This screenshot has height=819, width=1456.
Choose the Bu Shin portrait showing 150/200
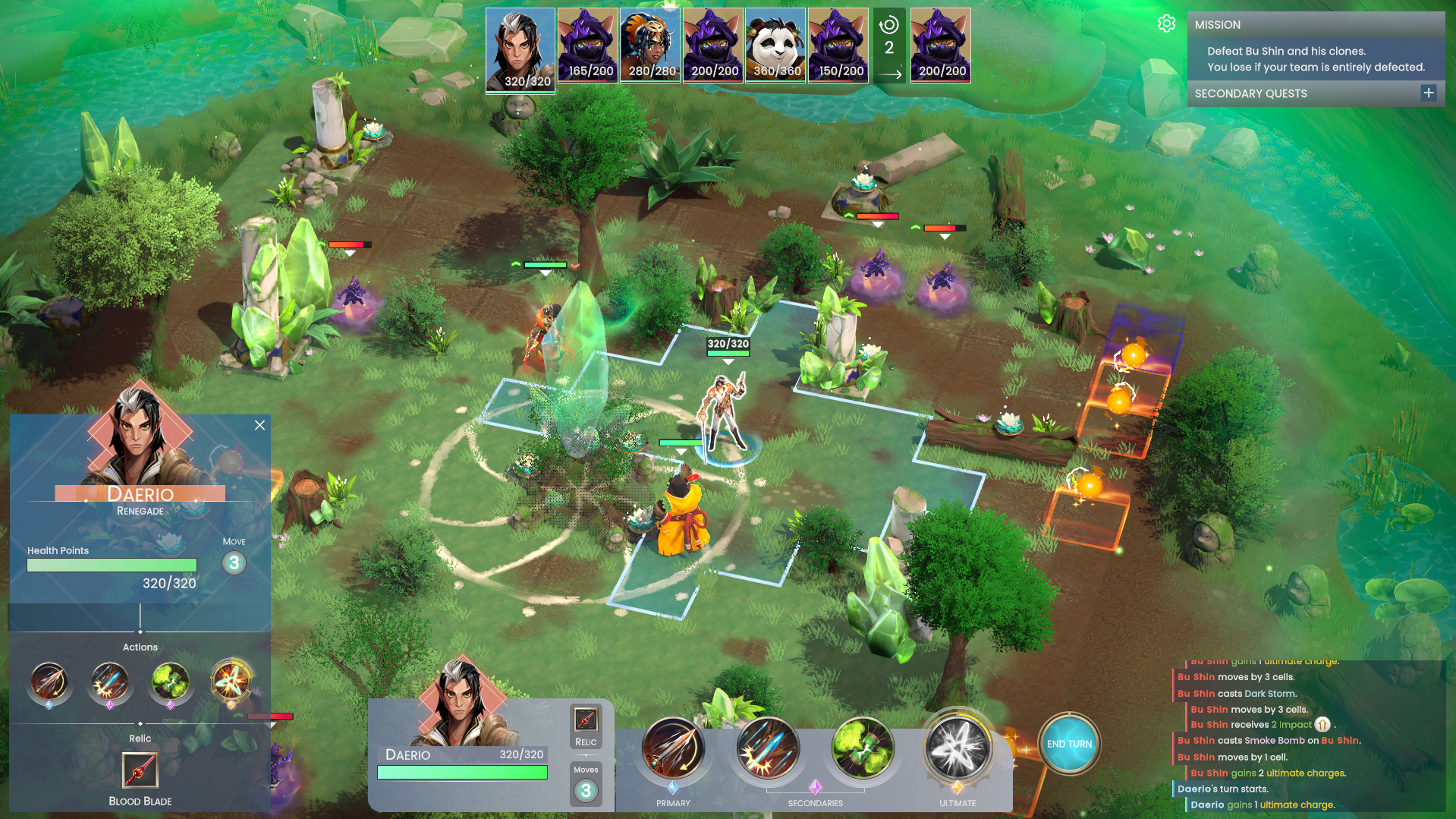coord(838,45)
